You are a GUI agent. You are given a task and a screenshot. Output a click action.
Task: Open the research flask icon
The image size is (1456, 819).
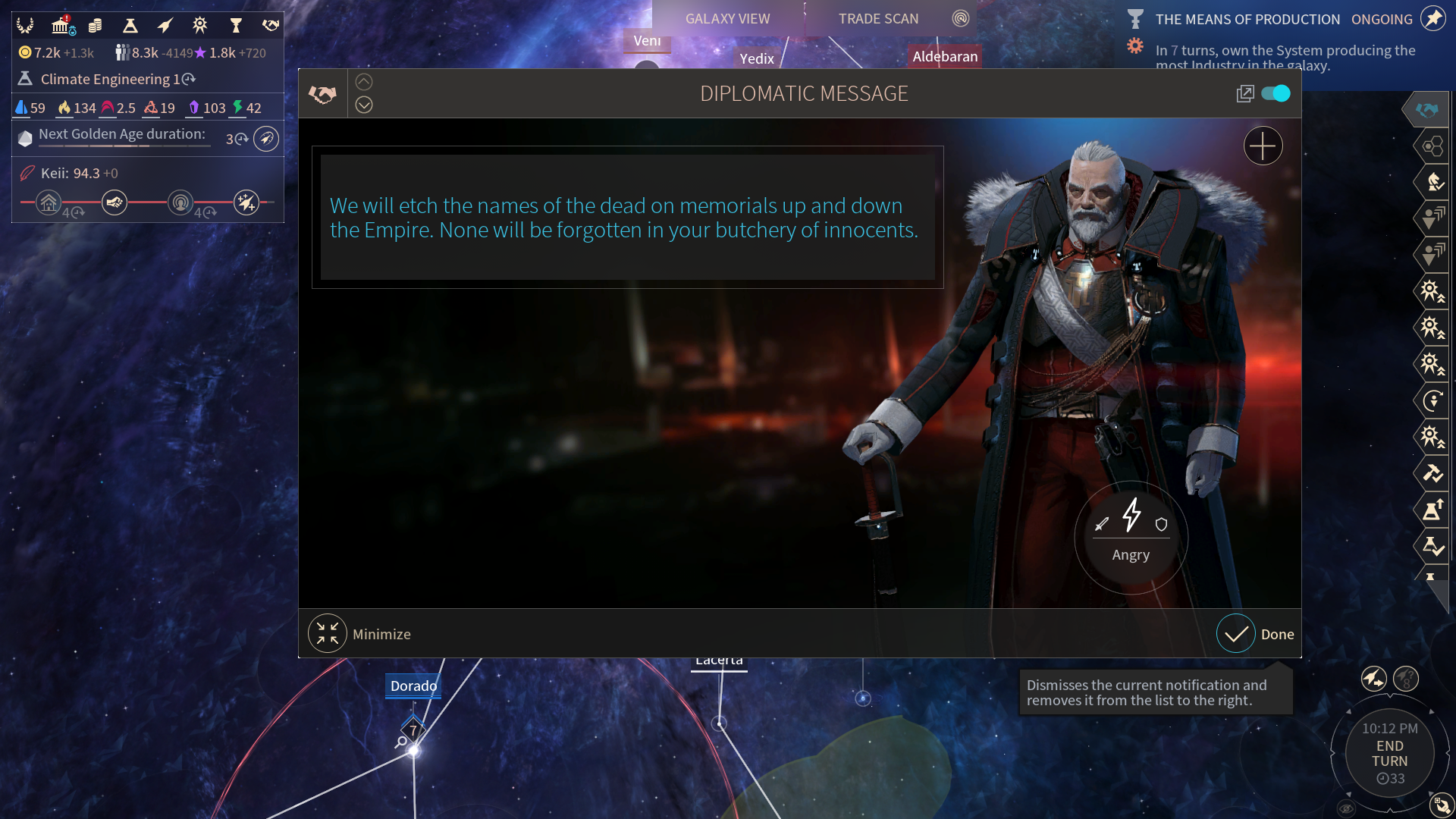130,26
